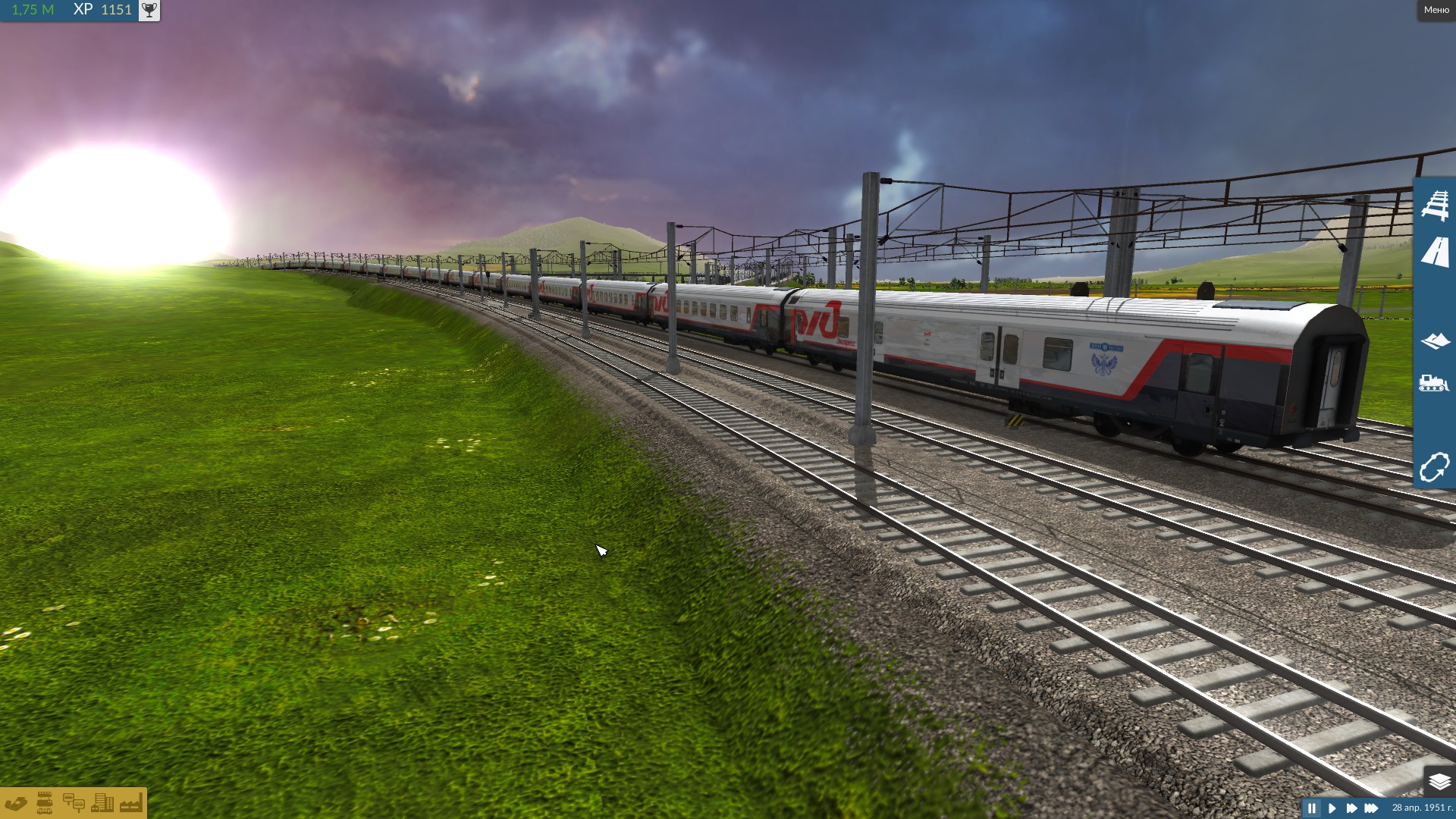Click the 1,75 M money balance
Viewport: 1456px width, 819px height.
(x=30, y=10)
